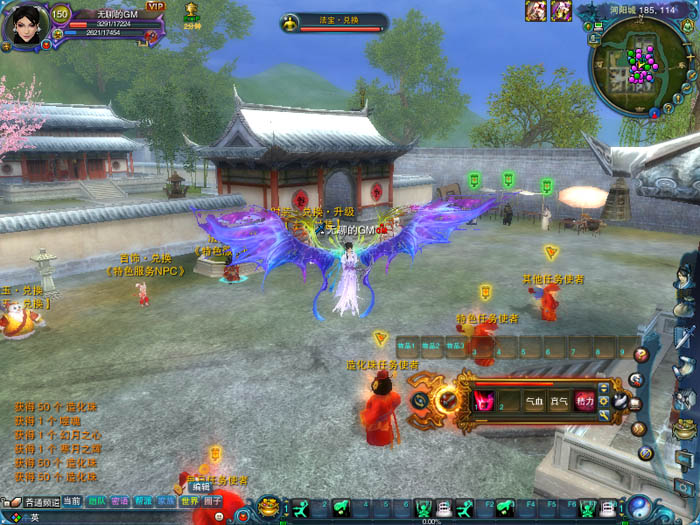Viewport: 700px width, 525px height.
Task: Switch to the 当前 chat tab
Action: point(72,501)
